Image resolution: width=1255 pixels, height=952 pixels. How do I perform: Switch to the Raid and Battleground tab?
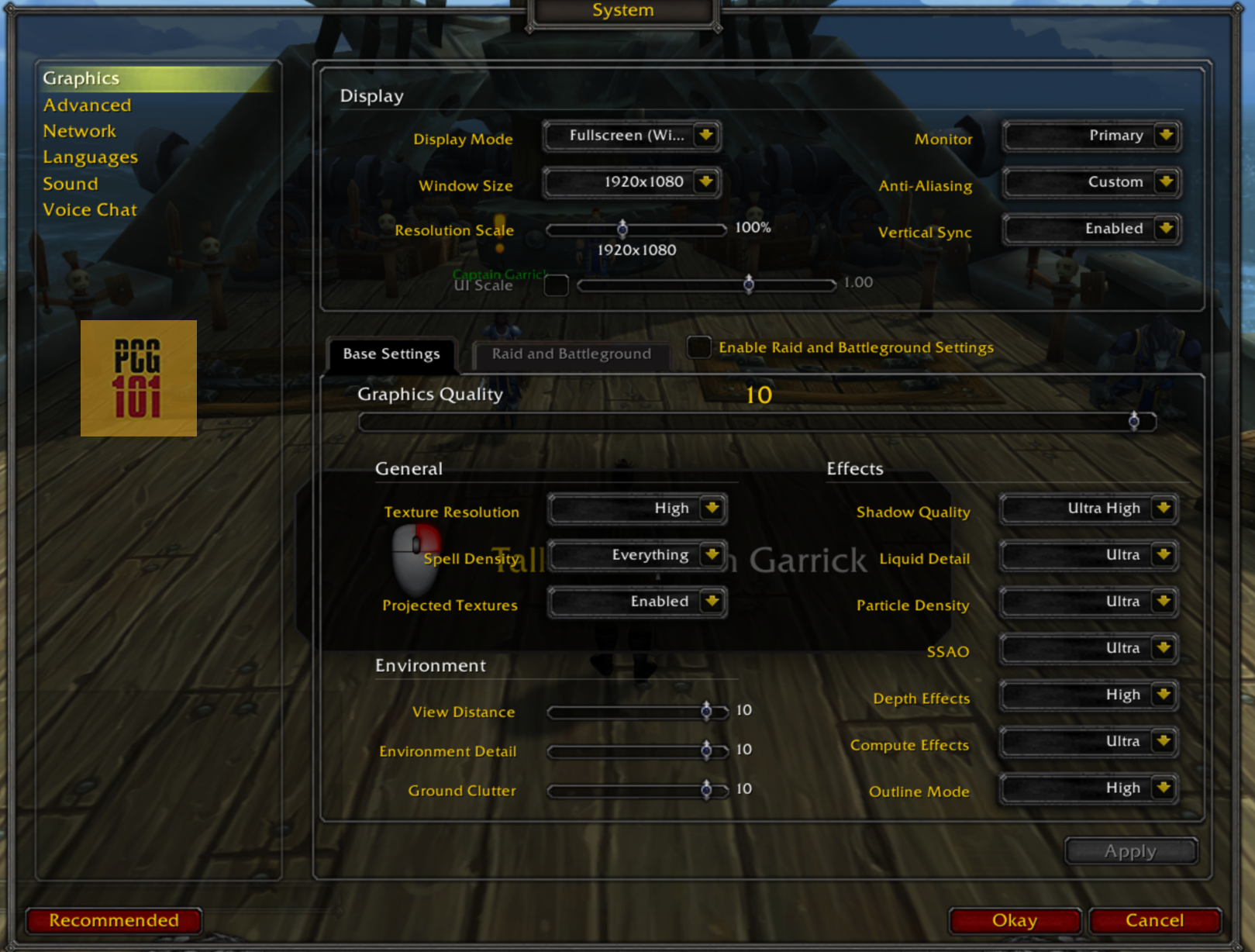point(571,354)
